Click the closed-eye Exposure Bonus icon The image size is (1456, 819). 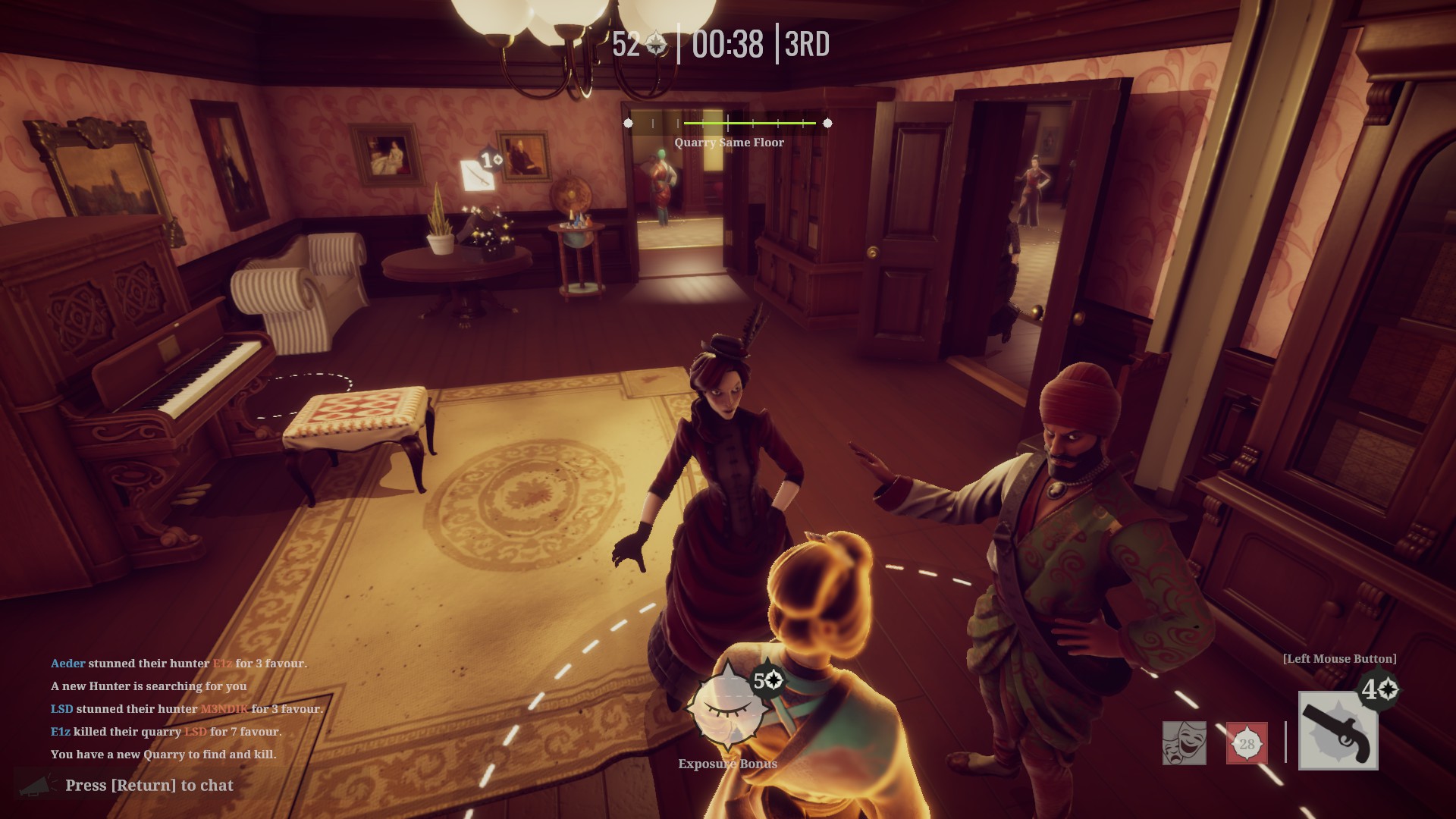tap(727, 708)
